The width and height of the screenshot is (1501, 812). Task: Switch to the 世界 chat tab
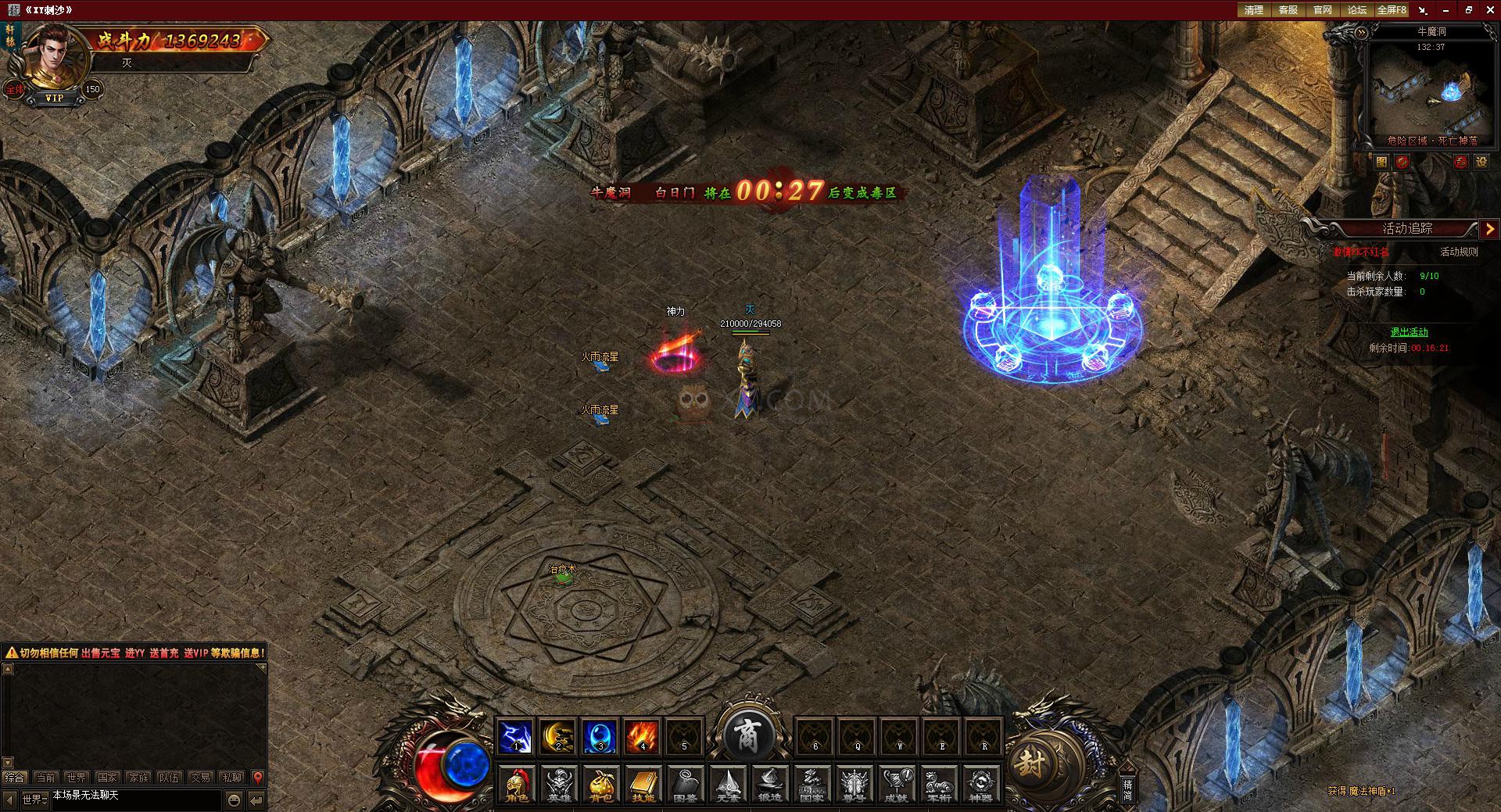coord(77,778)
